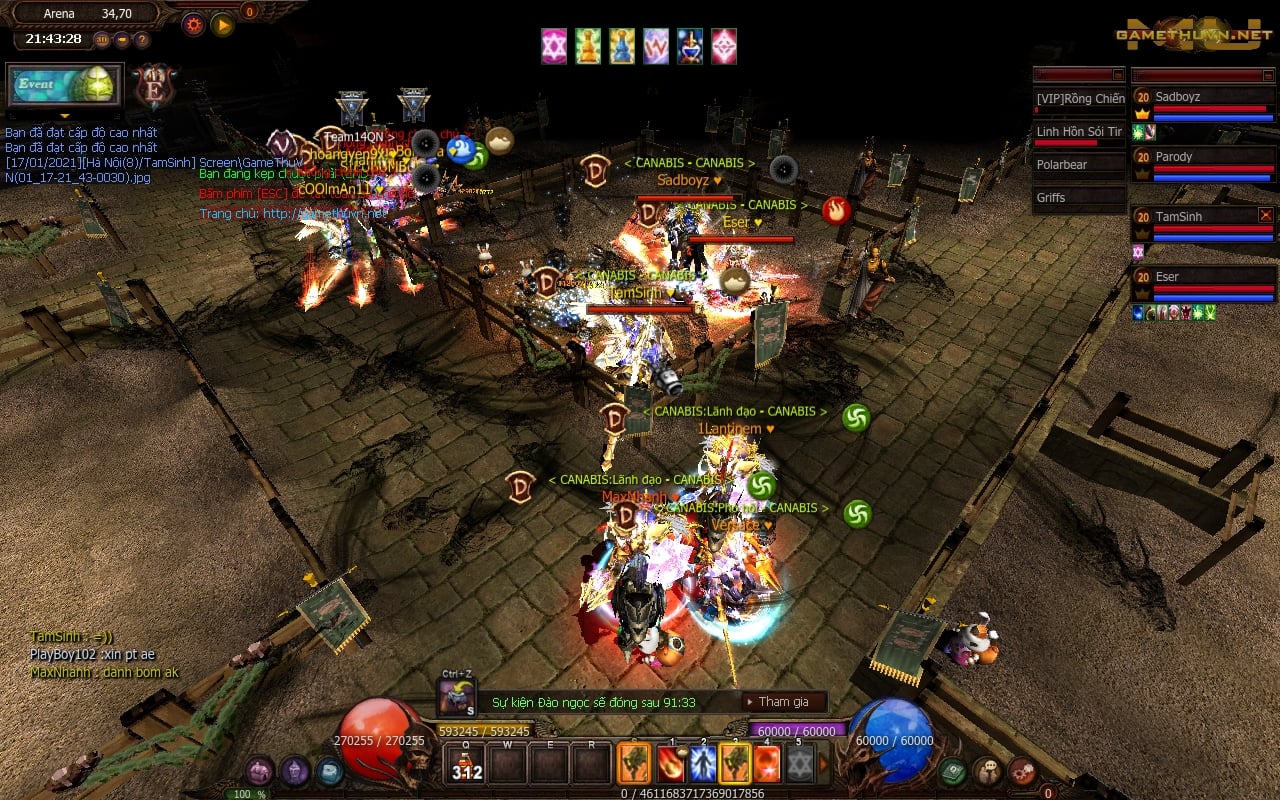Minimize the party list panel
The width and height of the screenshot is (1280, 800).
pyautogui.click(x=1266, y=75)
